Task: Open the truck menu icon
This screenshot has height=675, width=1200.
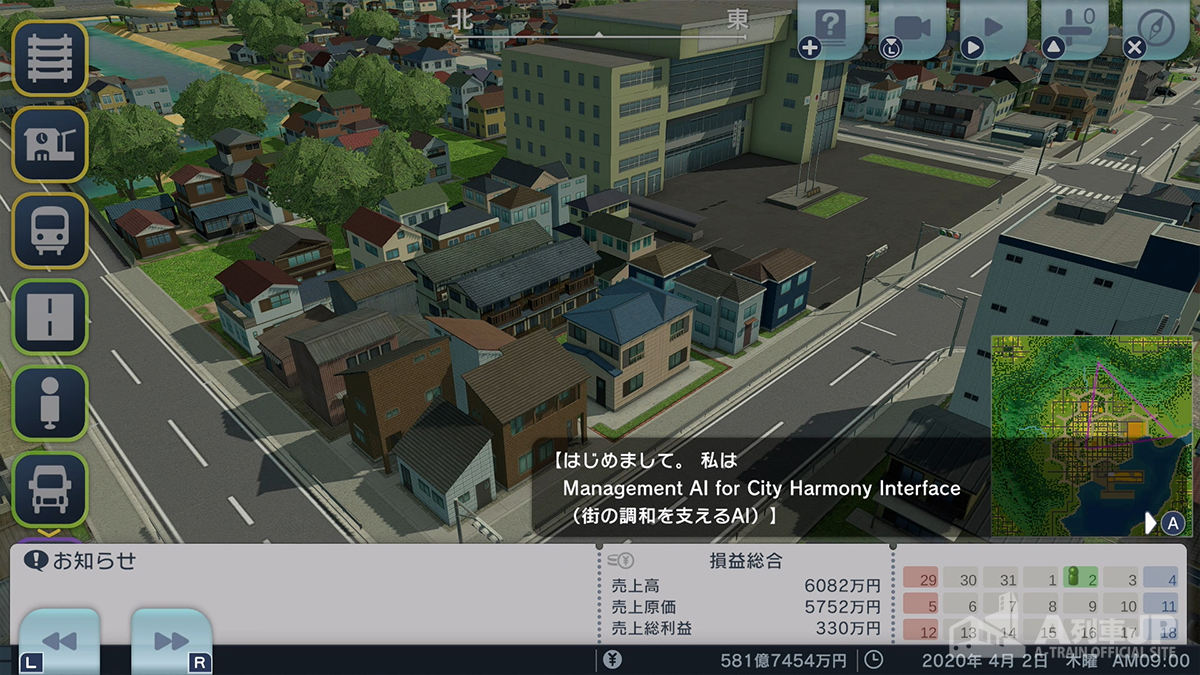Action: (49, 488)
